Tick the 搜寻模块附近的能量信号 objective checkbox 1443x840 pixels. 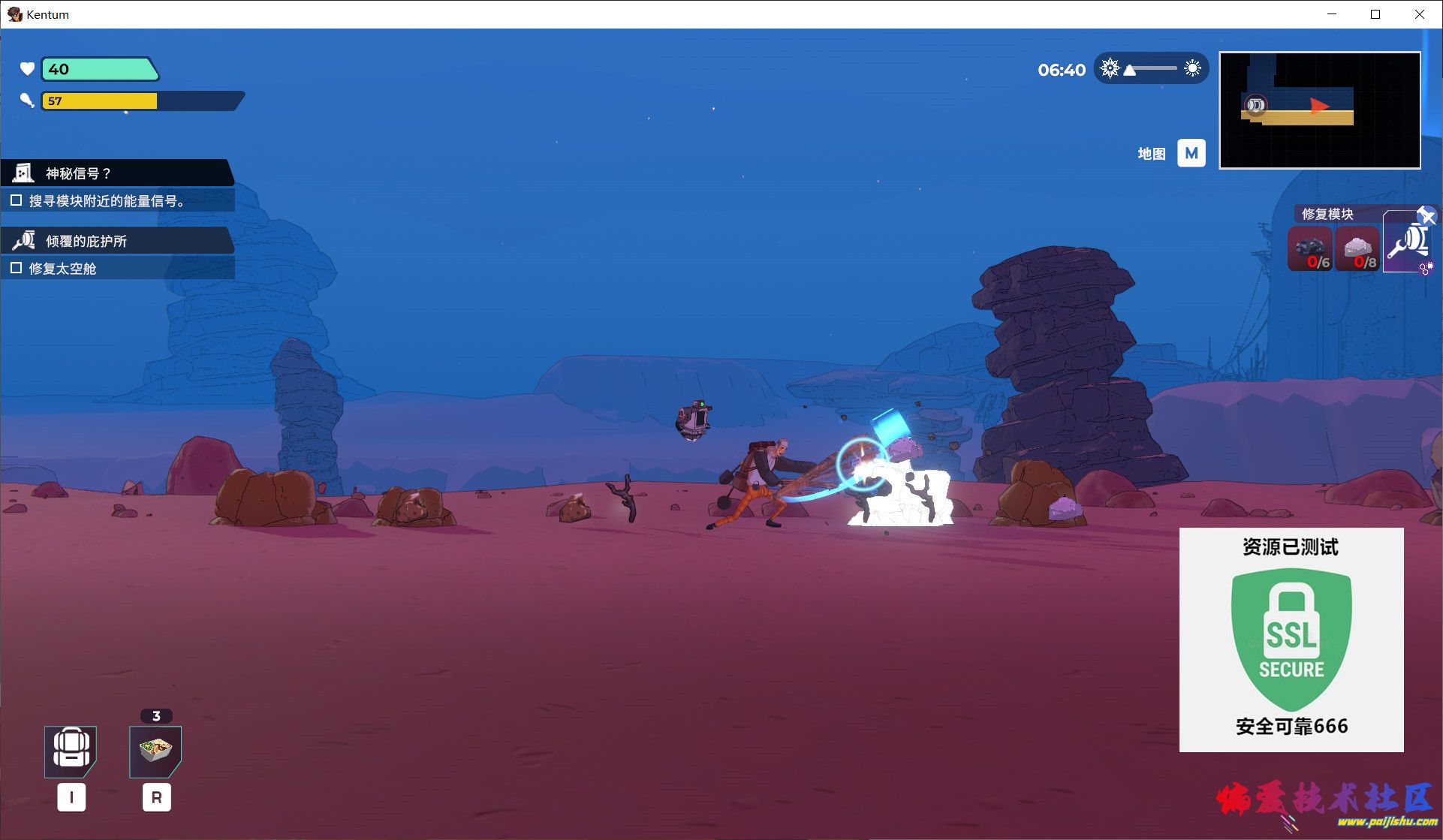coord(16,200)
